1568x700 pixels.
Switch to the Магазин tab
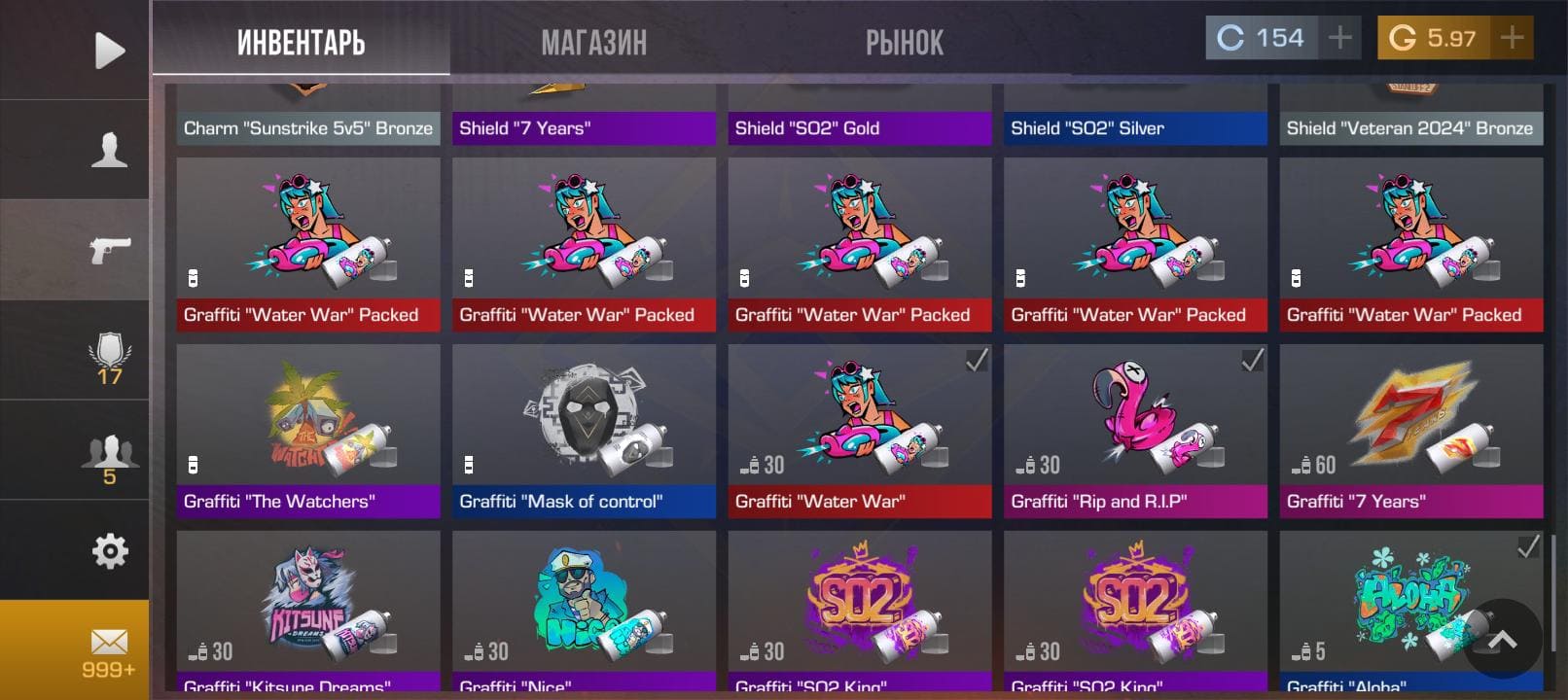593,43
